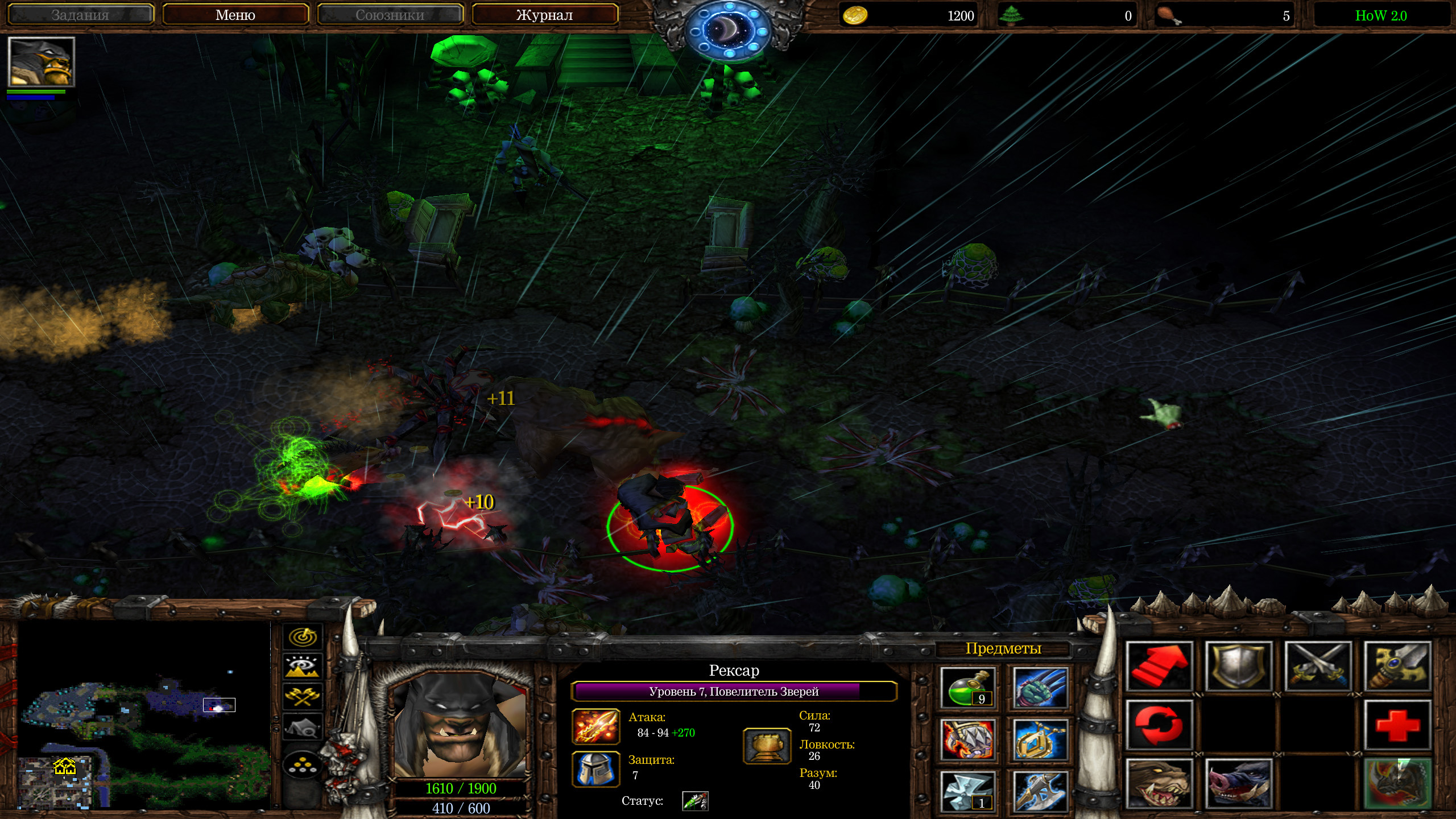Toggle ally color mode crossed-axes button
The width and height of the screenshot is (1456, 819).
click(303, 696)
